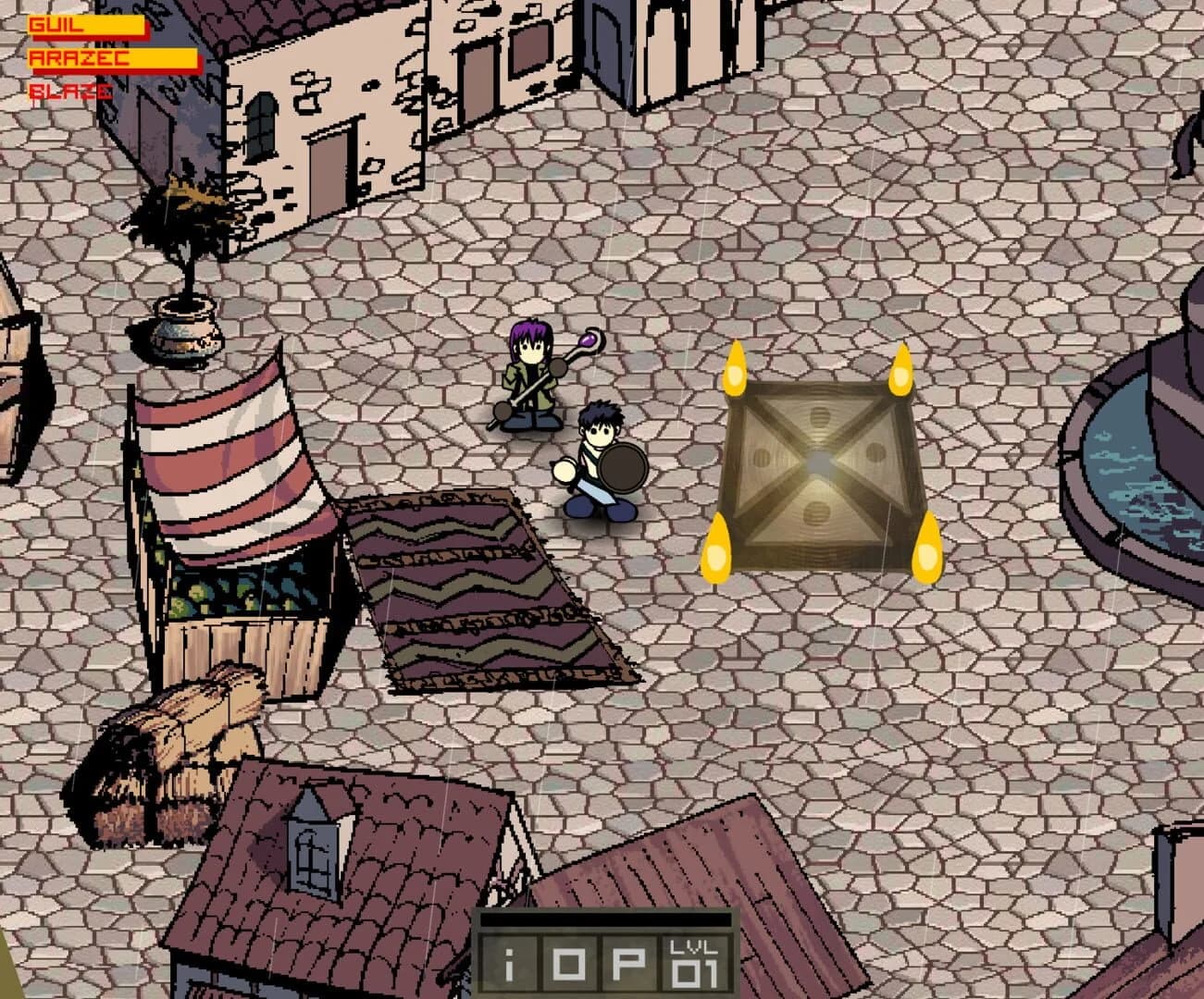1204x999 pixels.
Task: Select the purple-haired mage character
Action: click(x=529, y=375)
